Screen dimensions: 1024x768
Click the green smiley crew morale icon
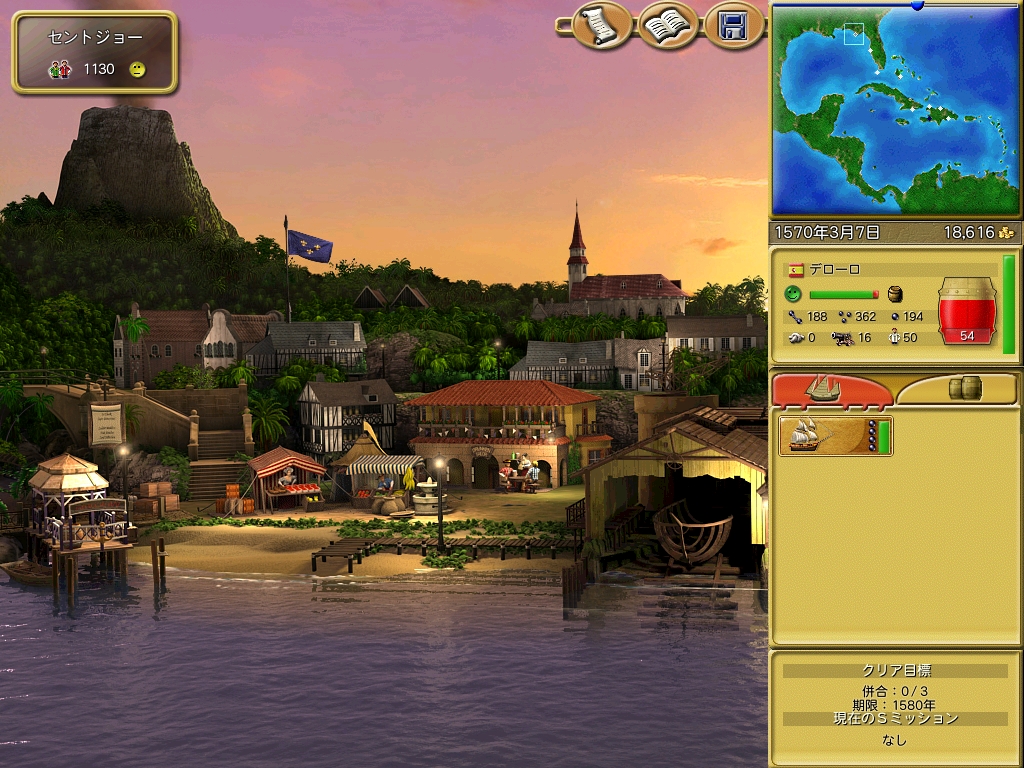point(793,294)
